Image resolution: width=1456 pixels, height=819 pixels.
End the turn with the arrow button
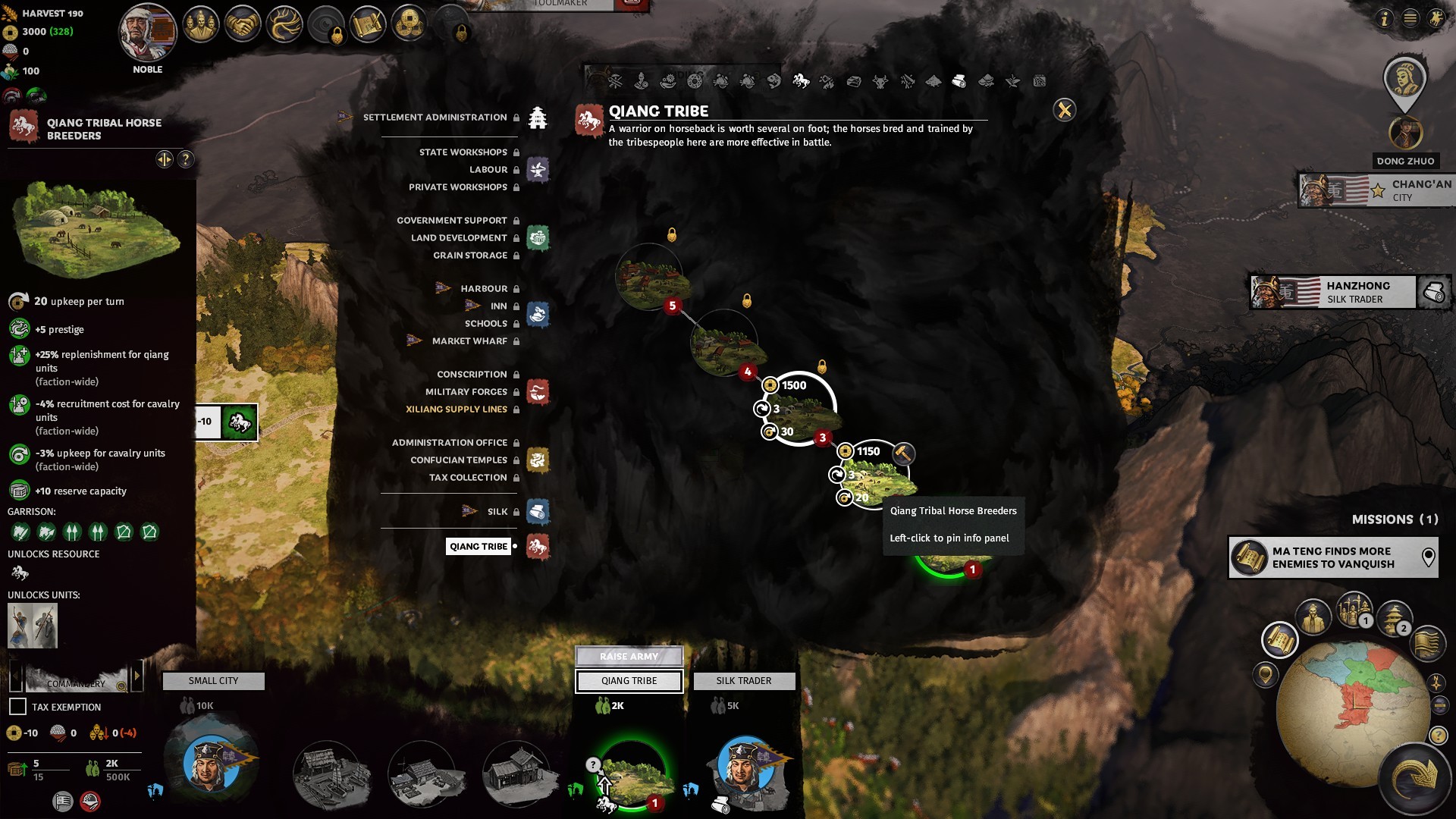pos(1414,777)
